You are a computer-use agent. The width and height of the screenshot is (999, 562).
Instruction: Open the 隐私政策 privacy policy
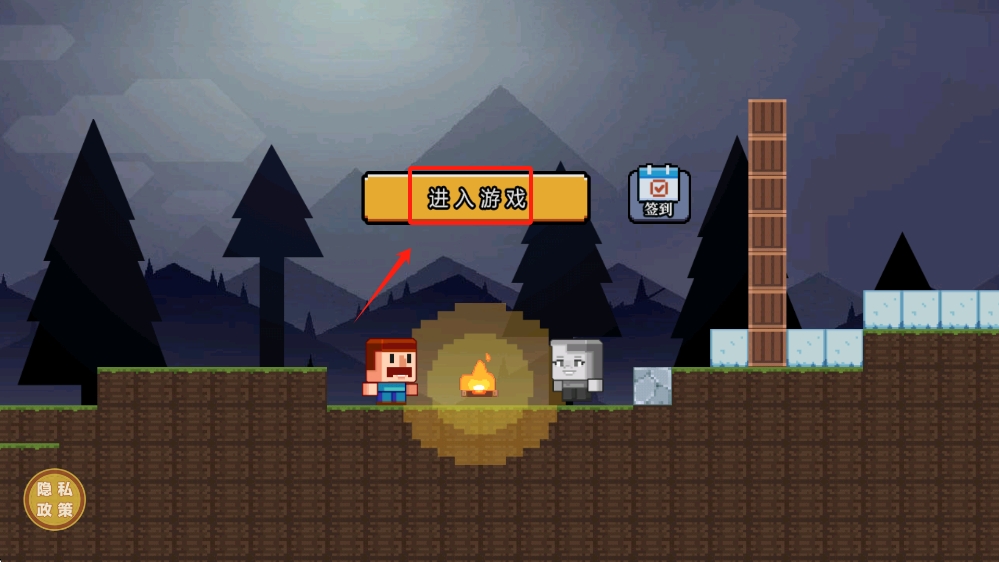pyautogui.click(x=55, y=499)
